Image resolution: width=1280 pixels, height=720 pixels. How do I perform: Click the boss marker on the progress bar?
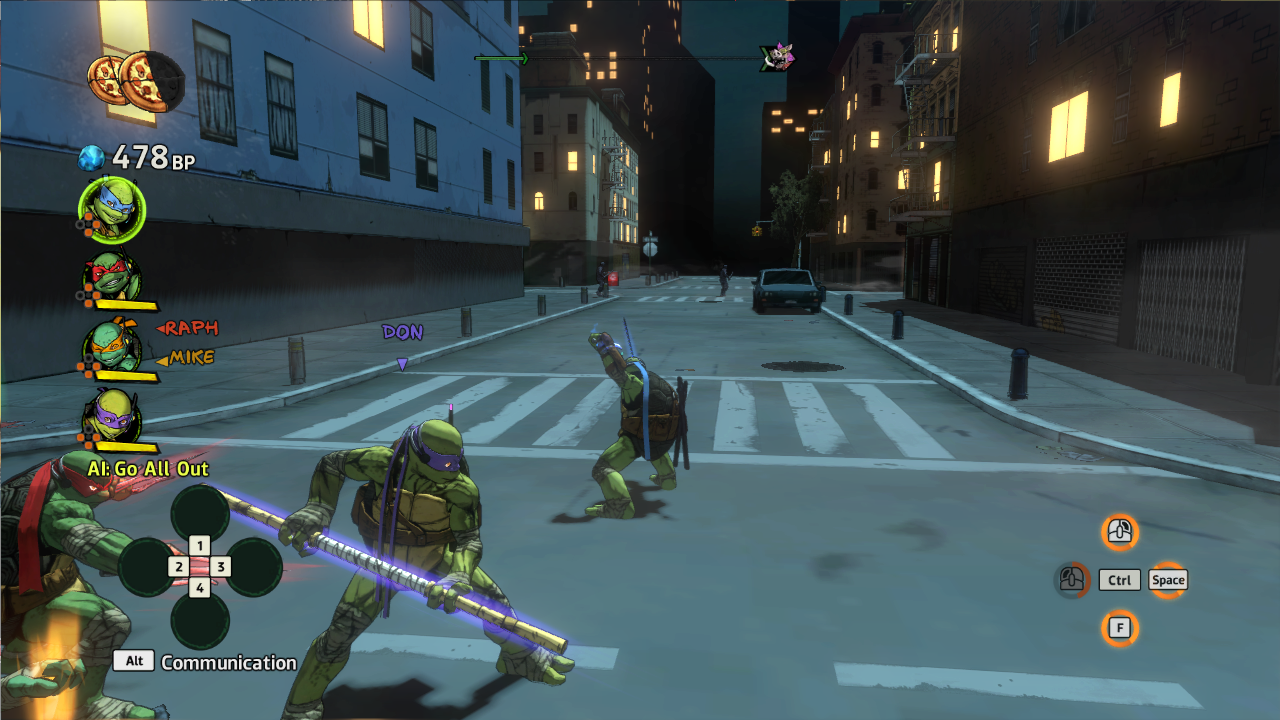pyautogui.click(x=777, y=58)
